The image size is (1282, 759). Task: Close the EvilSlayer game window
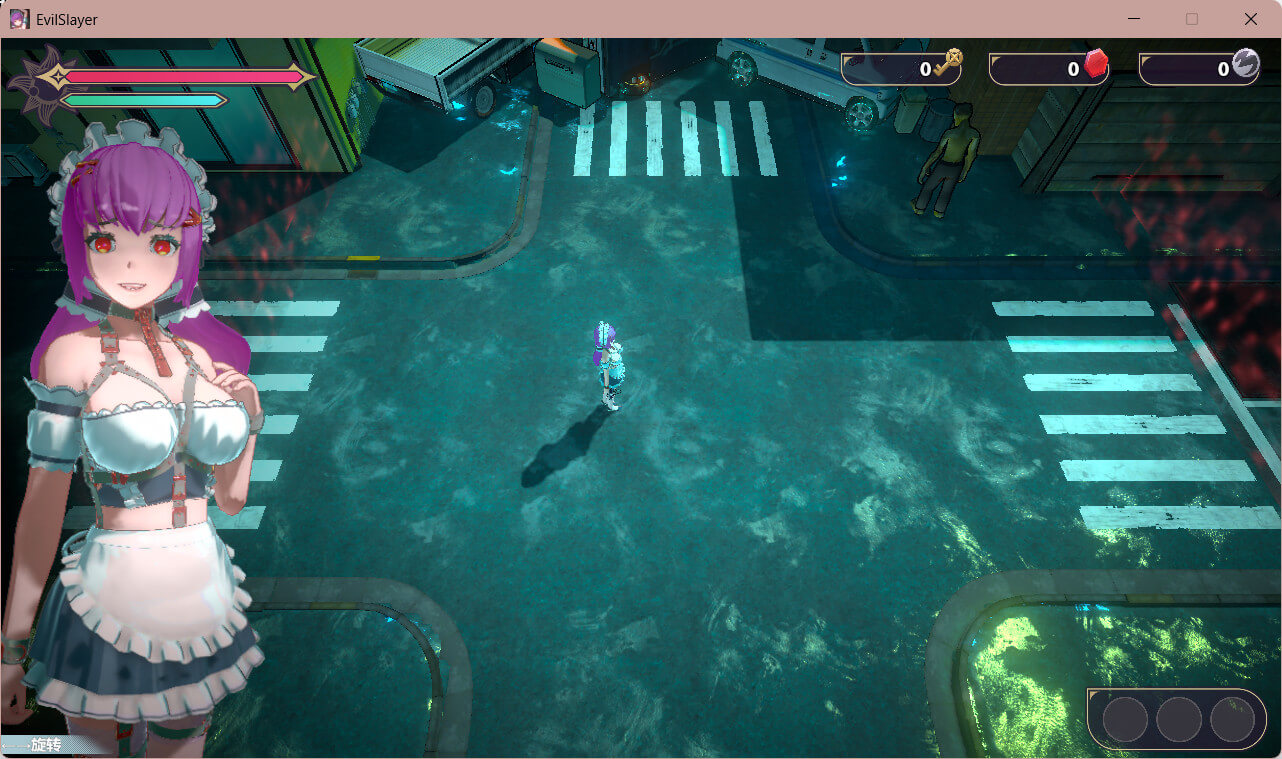(1250, 19)
